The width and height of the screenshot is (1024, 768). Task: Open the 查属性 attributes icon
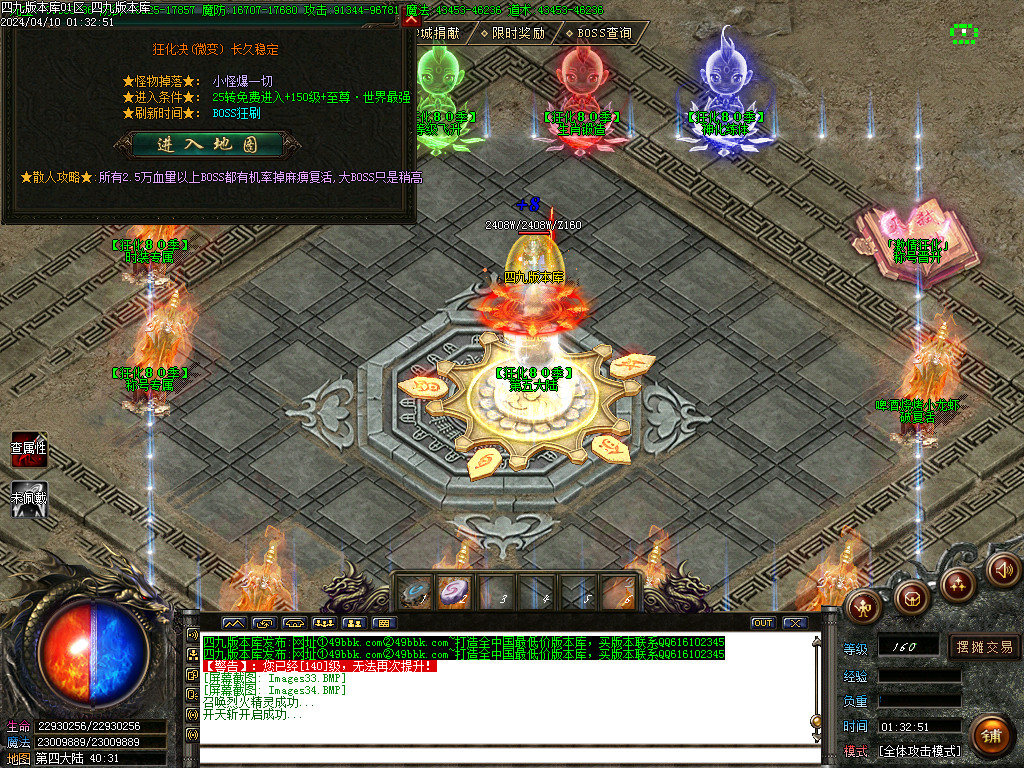point(29,451)
